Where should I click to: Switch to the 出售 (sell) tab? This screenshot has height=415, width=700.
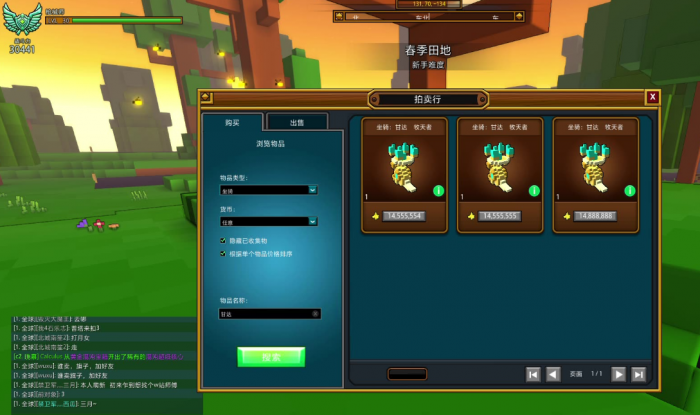[x=297, y=122]
